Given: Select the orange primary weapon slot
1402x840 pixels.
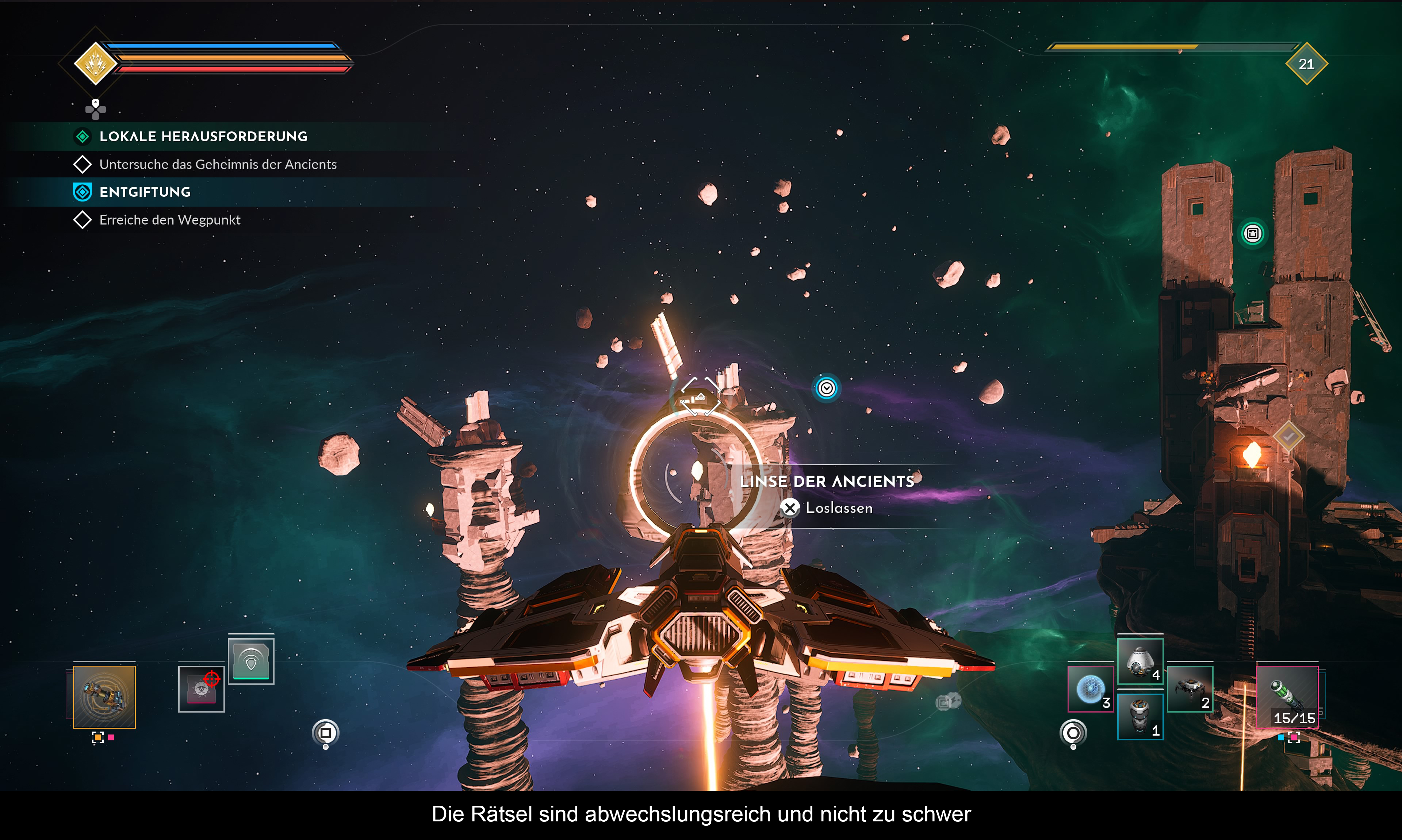Looking at the screenshot, I should (x=104, y=696).
